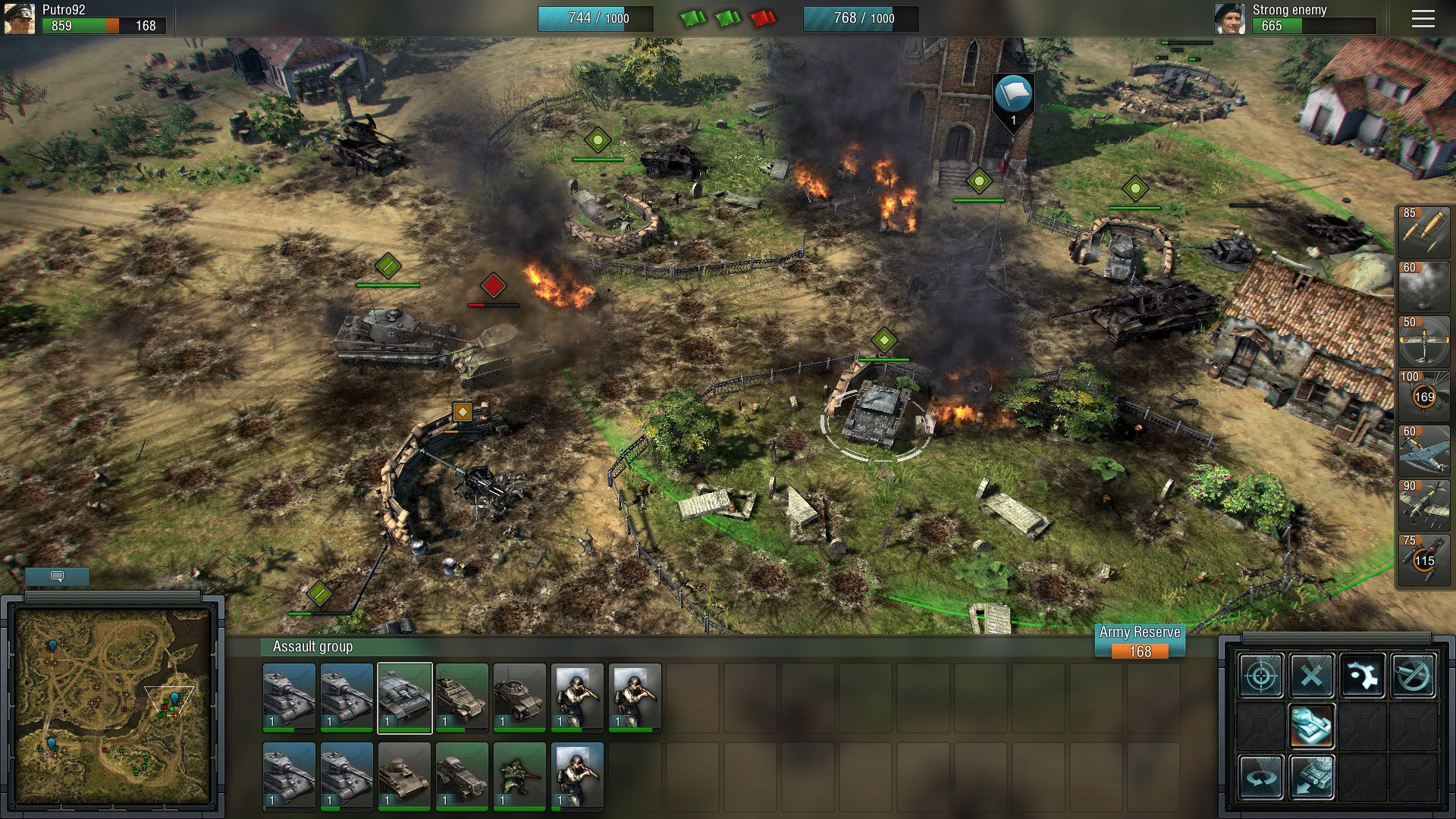1456x819 pixels.
Task: Use the rotate arrows command
Action: click(x=1261, y=777)
